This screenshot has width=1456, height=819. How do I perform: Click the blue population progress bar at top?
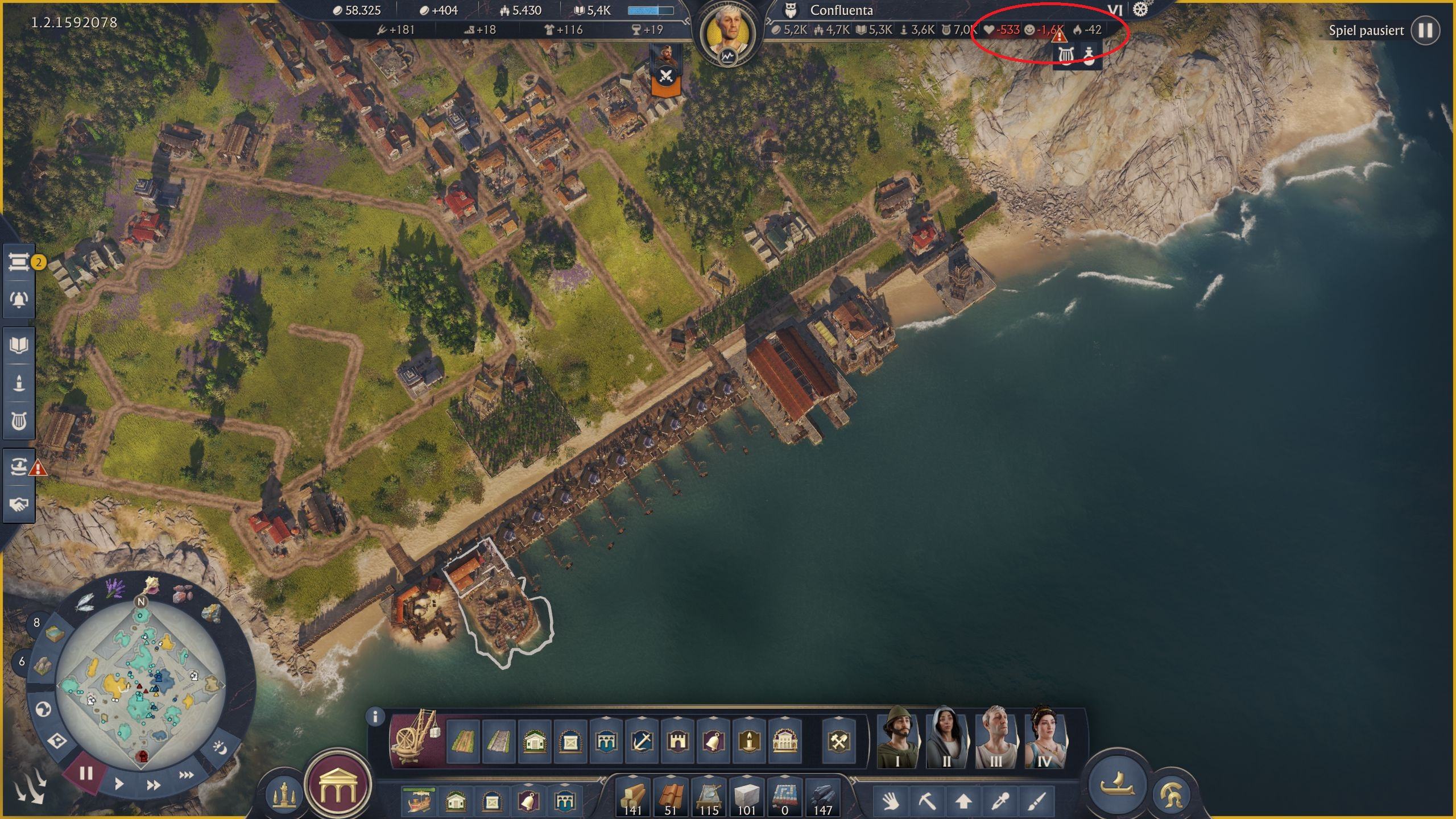(x=648, y=9)
